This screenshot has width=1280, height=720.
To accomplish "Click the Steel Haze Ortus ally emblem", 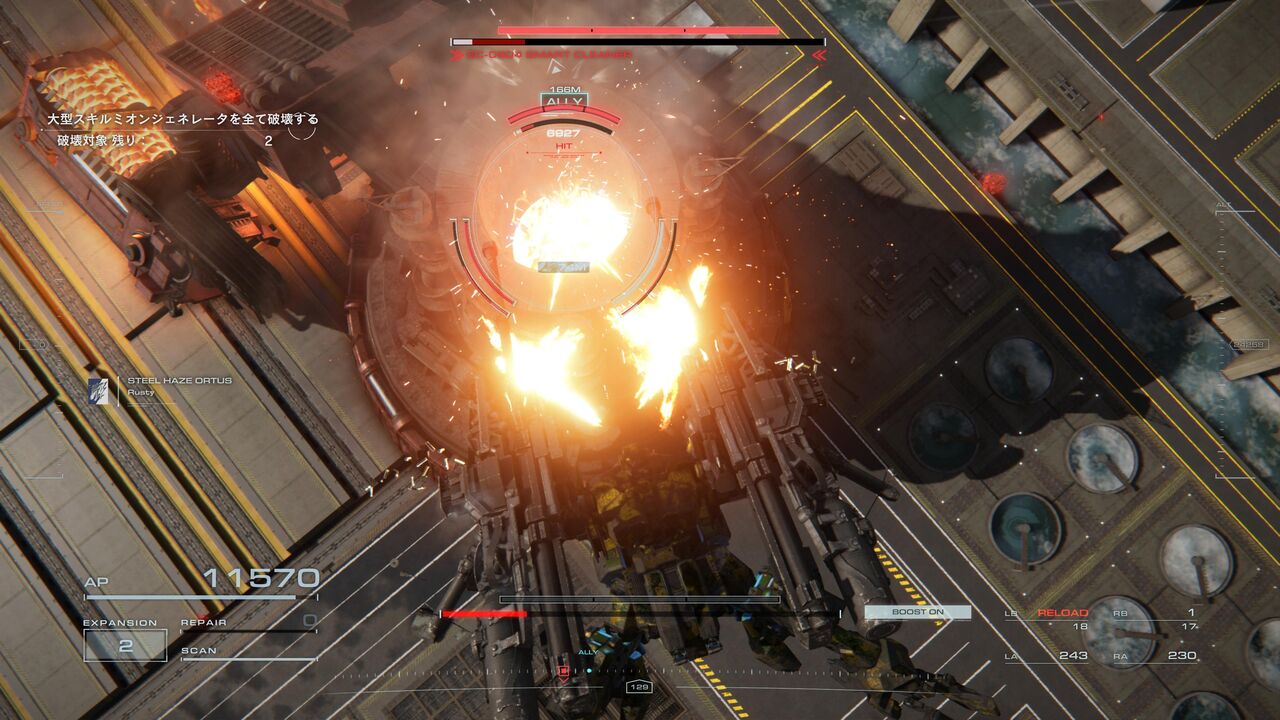I will click(98, 389).
